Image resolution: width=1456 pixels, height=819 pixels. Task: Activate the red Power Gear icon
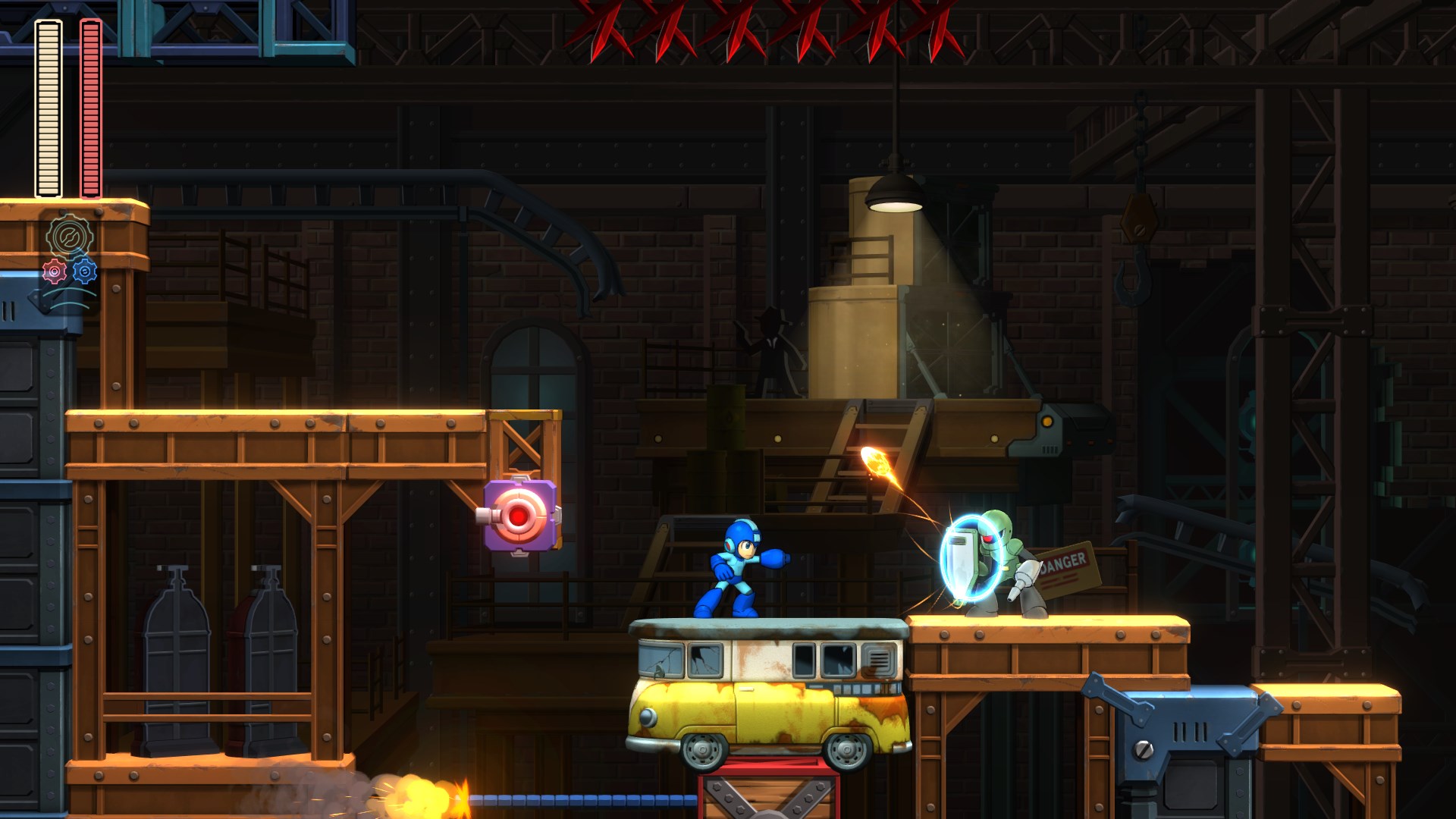54,271
